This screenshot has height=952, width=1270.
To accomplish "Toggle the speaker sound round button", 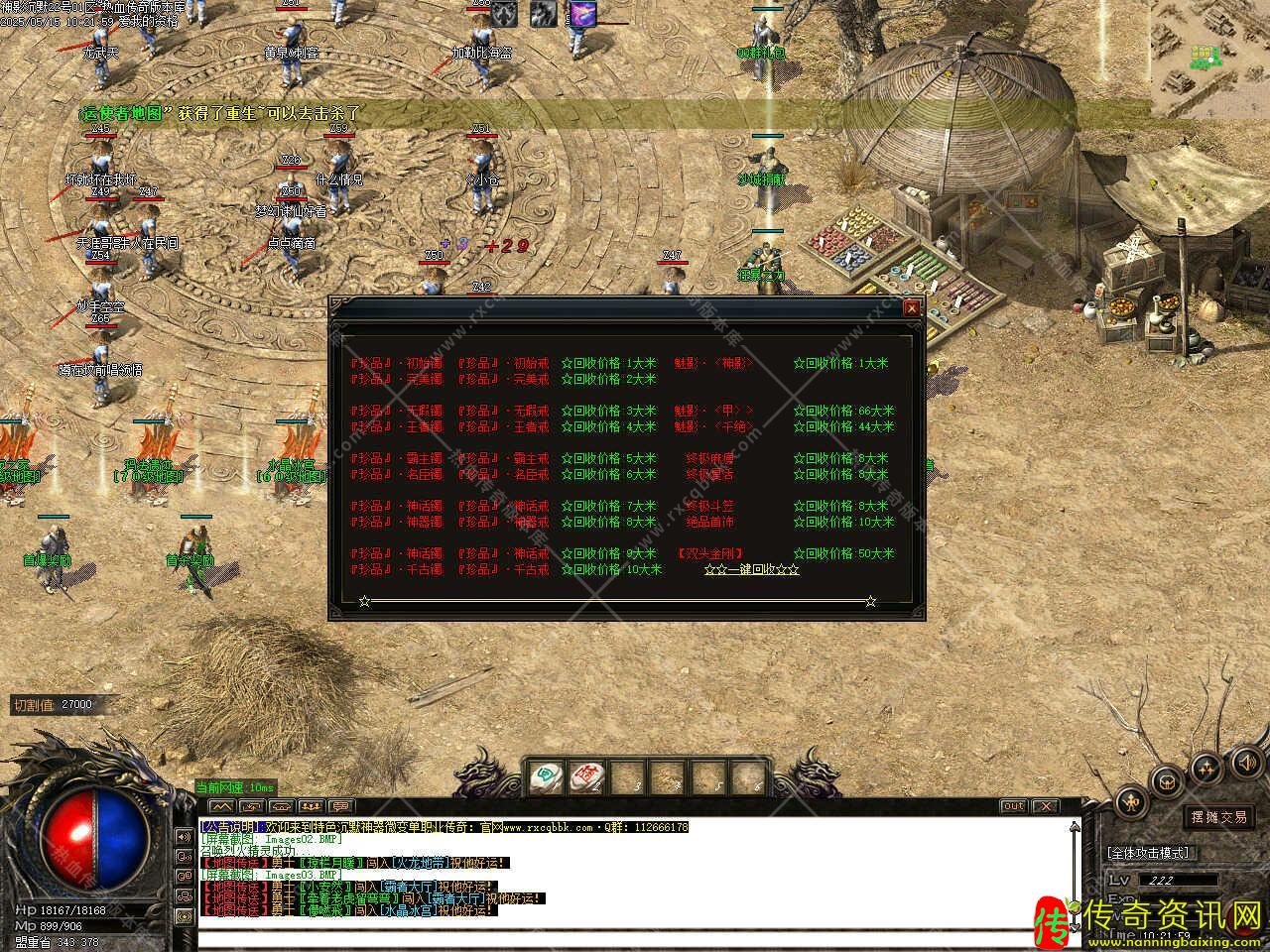I will [1244, 762].
